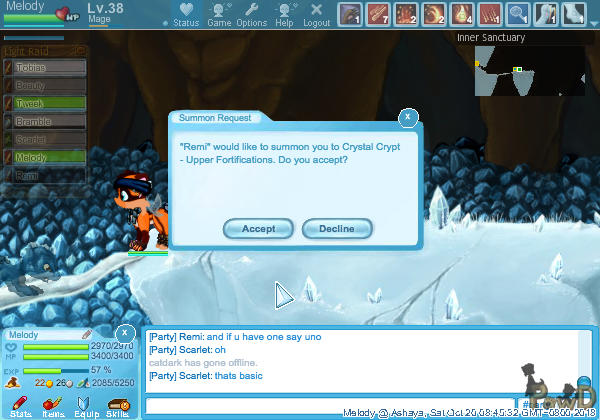Screen dimensions: 600x420
Task: Open the Game menu
Action: pos(219,15)
